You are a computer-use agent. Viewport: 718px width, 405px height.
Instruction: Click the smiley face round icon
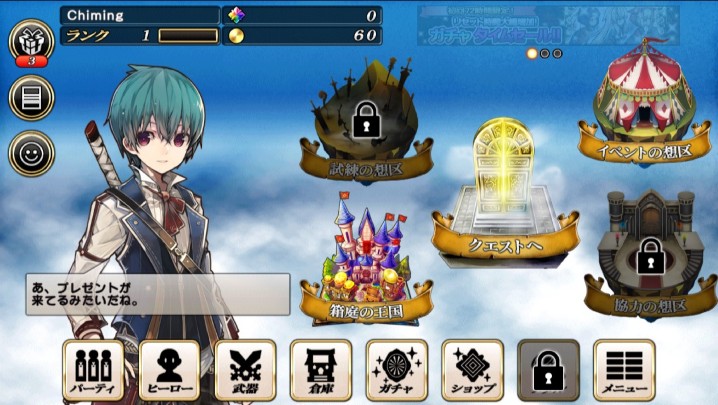(x=31, y=154)
